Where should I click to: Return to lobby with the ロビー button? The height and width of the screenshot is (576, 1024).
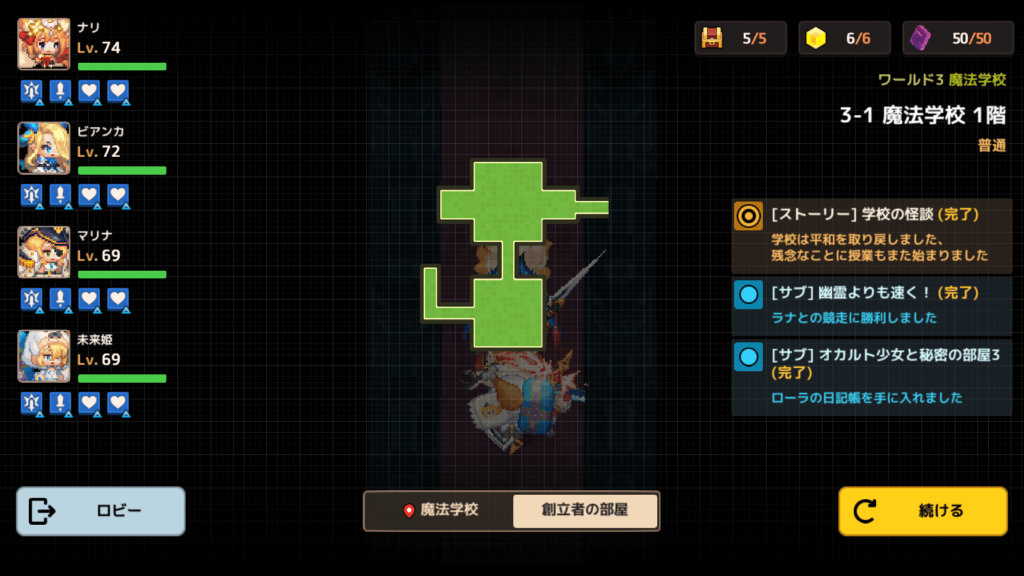pyautogui.click(x=100, y=511)
